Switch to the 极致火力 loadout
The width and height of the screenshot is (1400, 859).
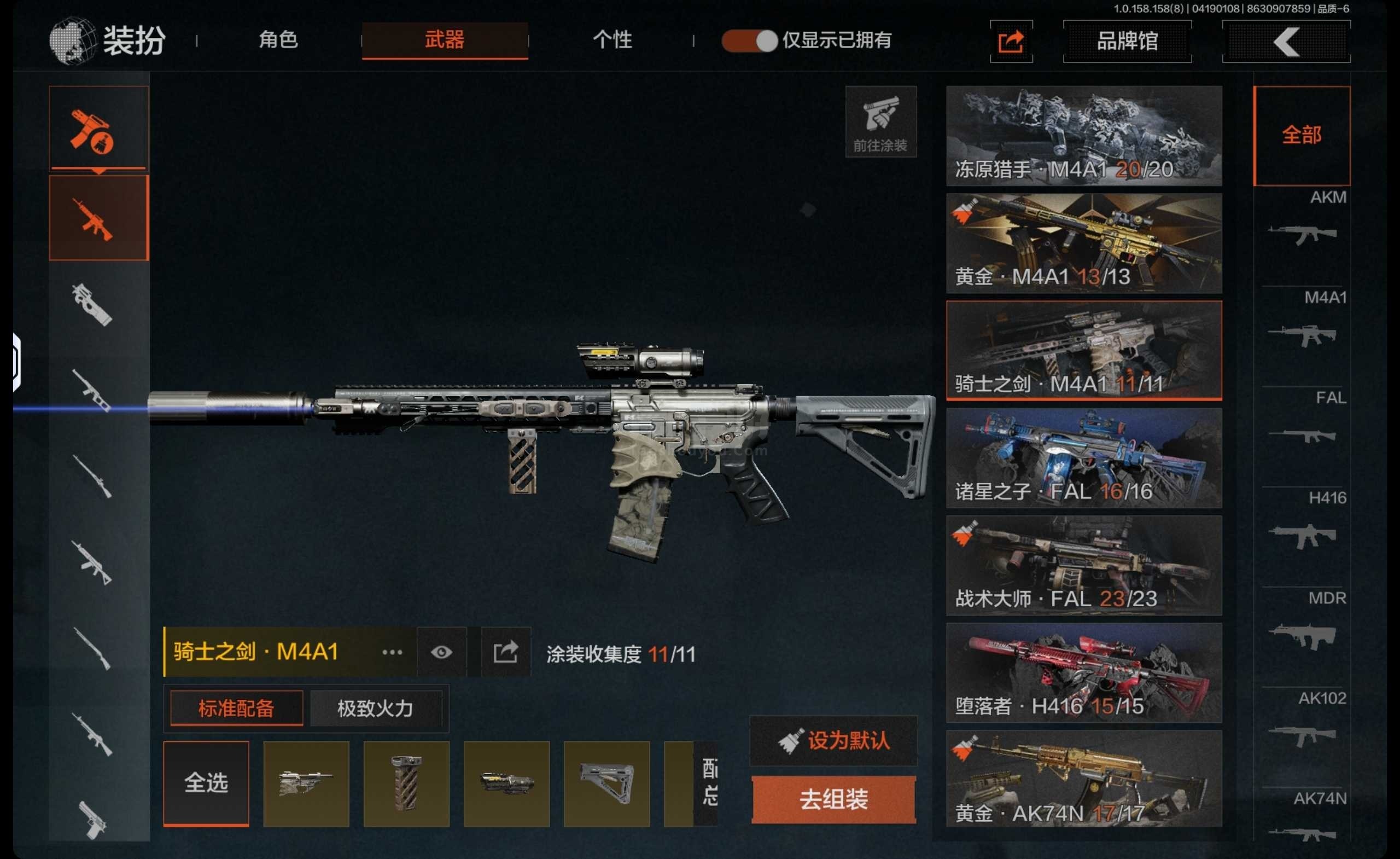coord(375,709)
